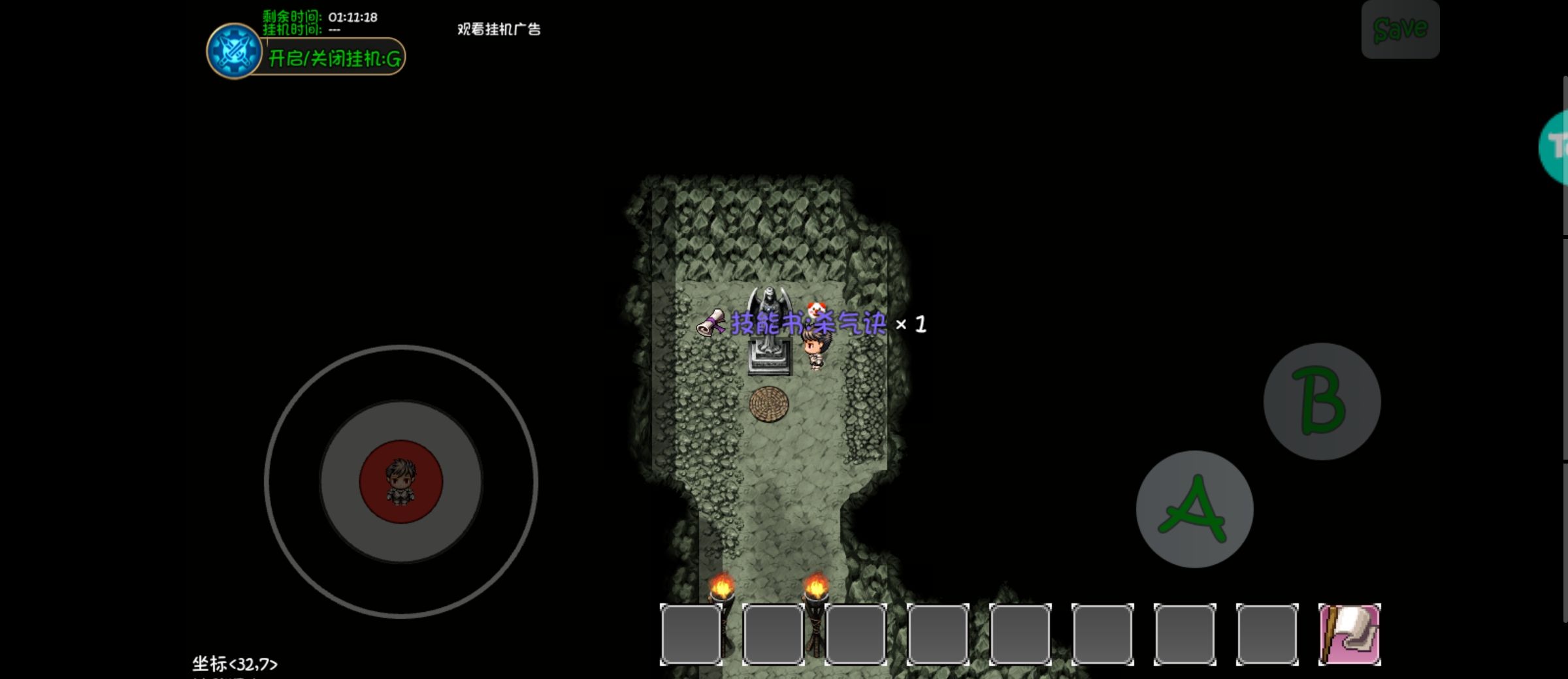Tap the green A action button
1568x679 pixels.
pyautogui.click(x=1194, y=509)
